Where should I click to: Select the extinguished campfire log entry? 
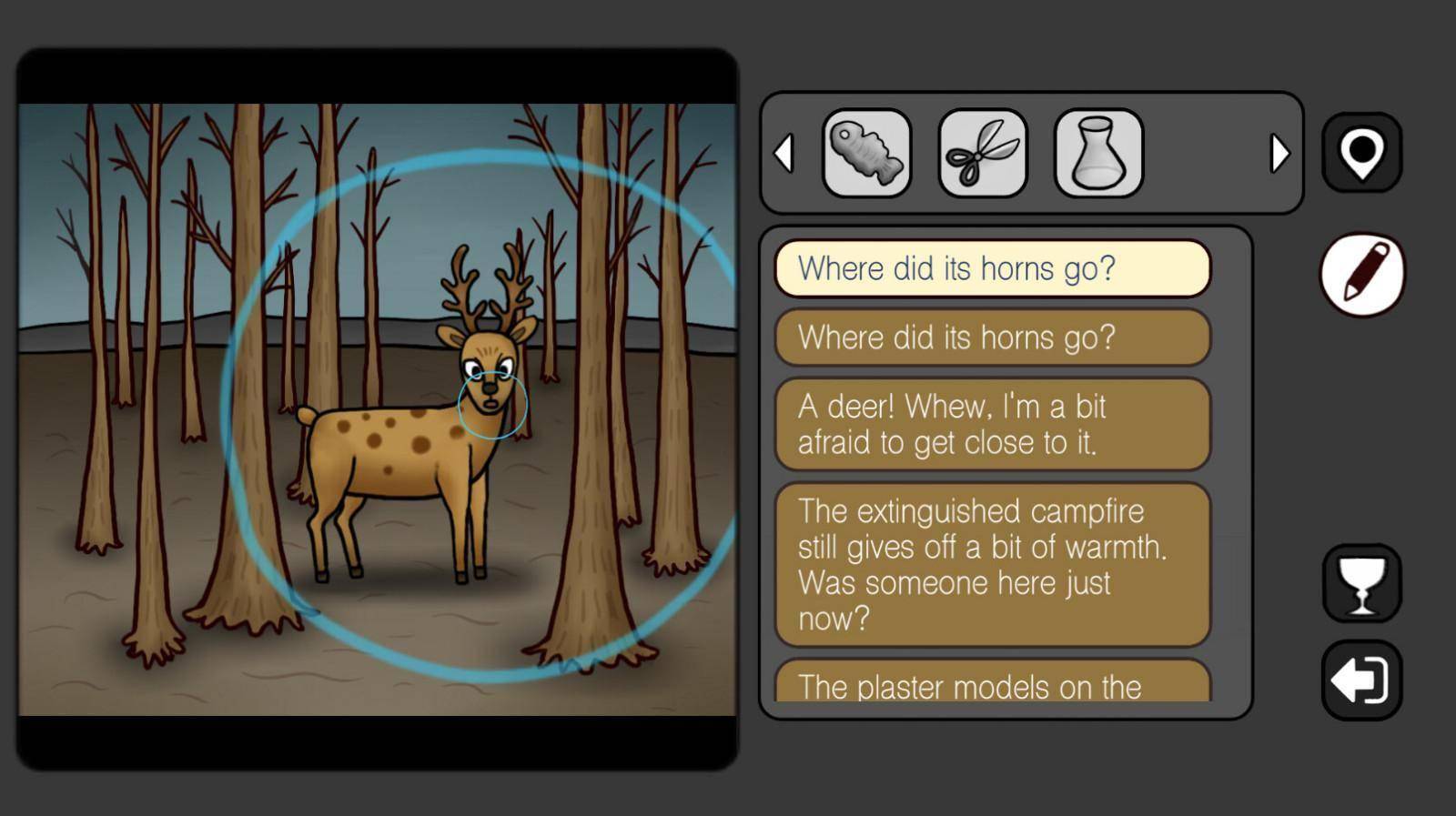click(992, 564)
